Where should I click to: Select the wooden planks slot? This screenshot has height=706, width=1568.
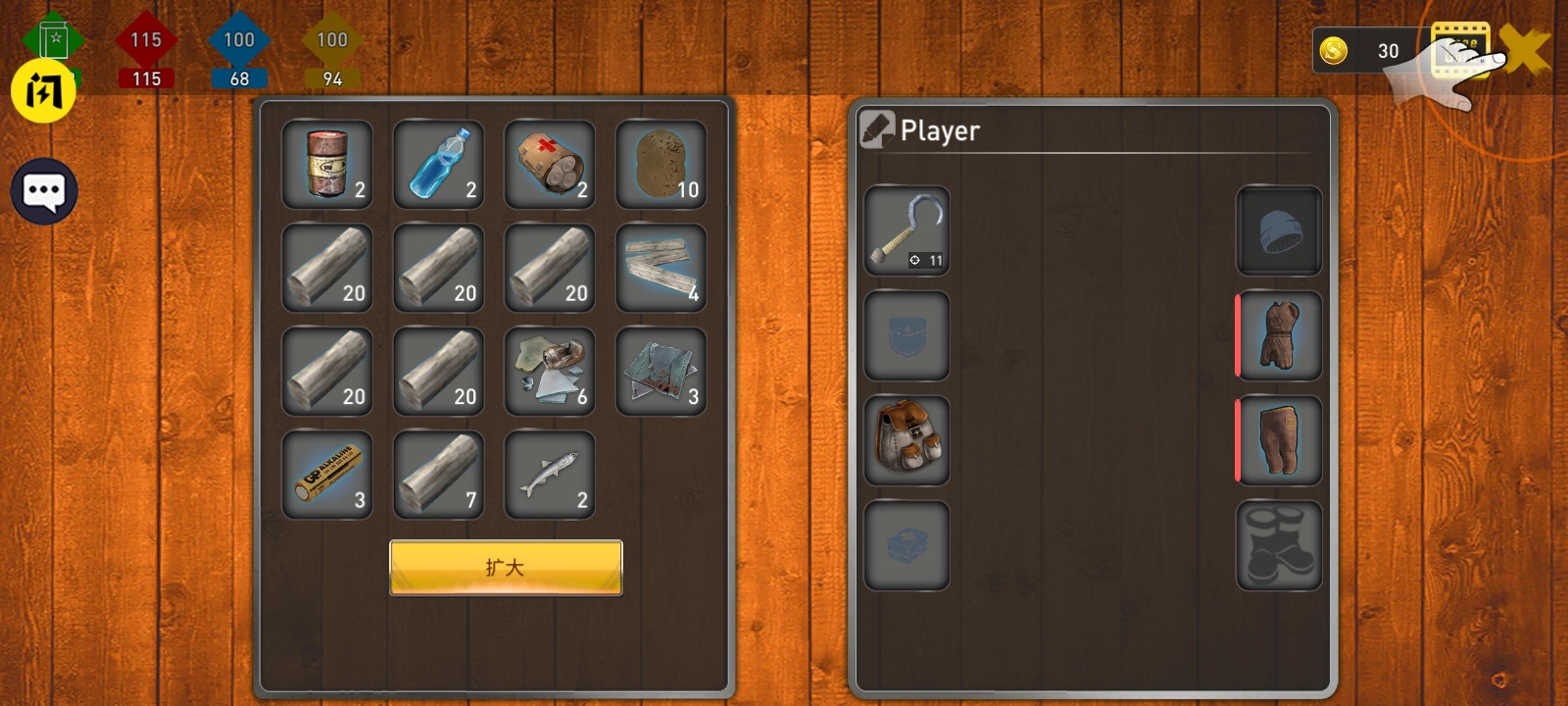pos(661,269)
